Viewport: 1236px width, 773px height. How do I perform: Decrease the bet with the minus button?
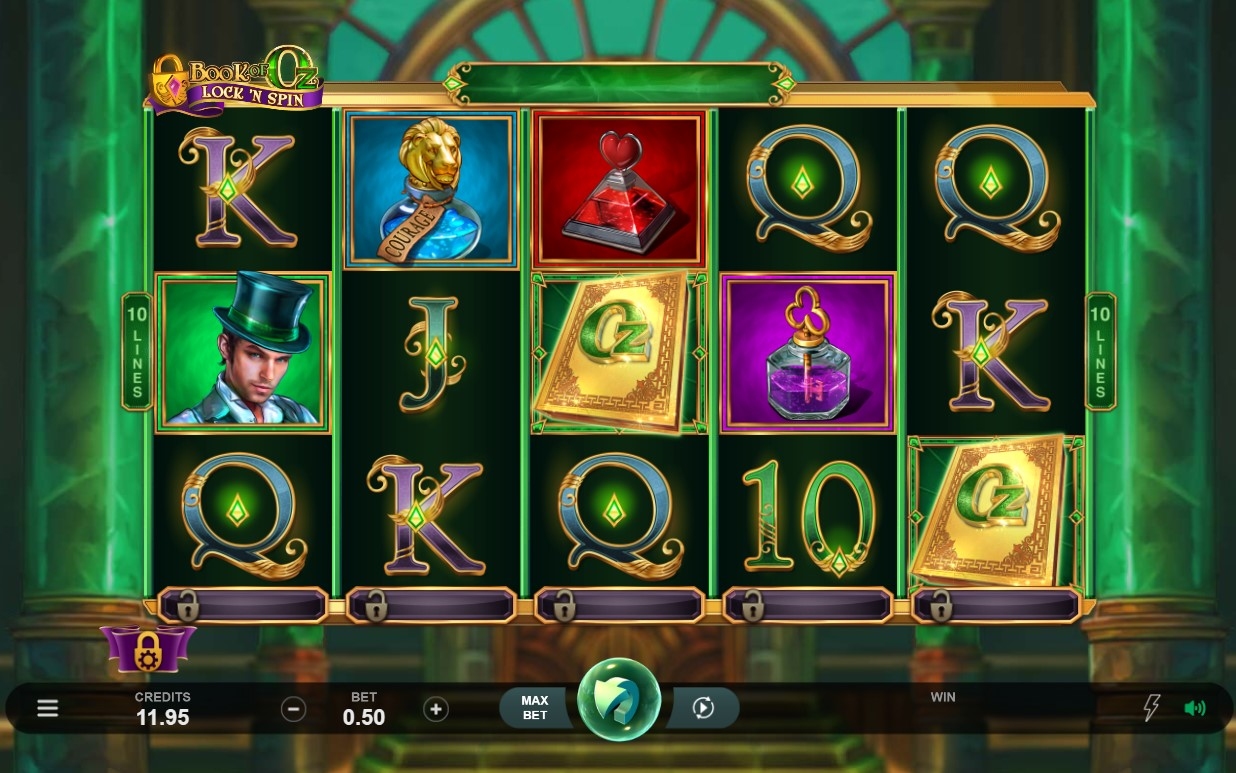point(293,709)
